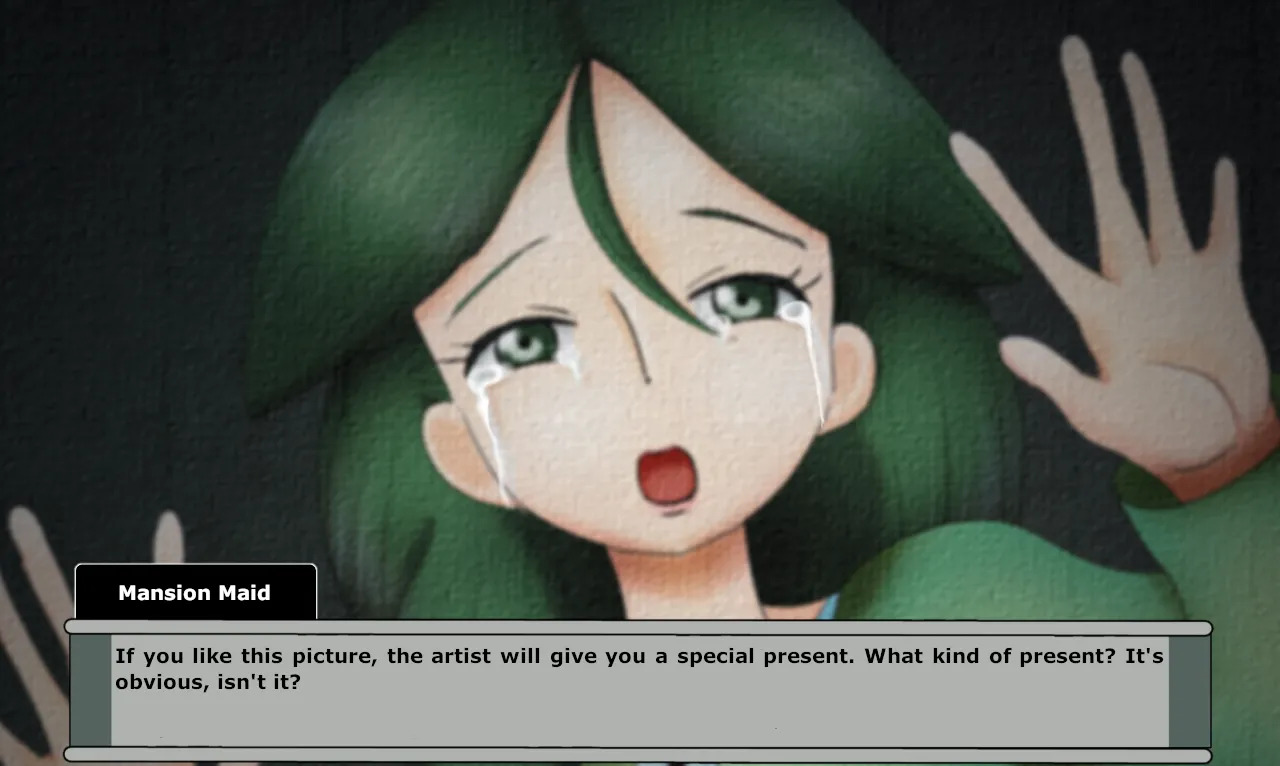Advance the Mansion Maid dialogue text box

click(x=639, y=690)
